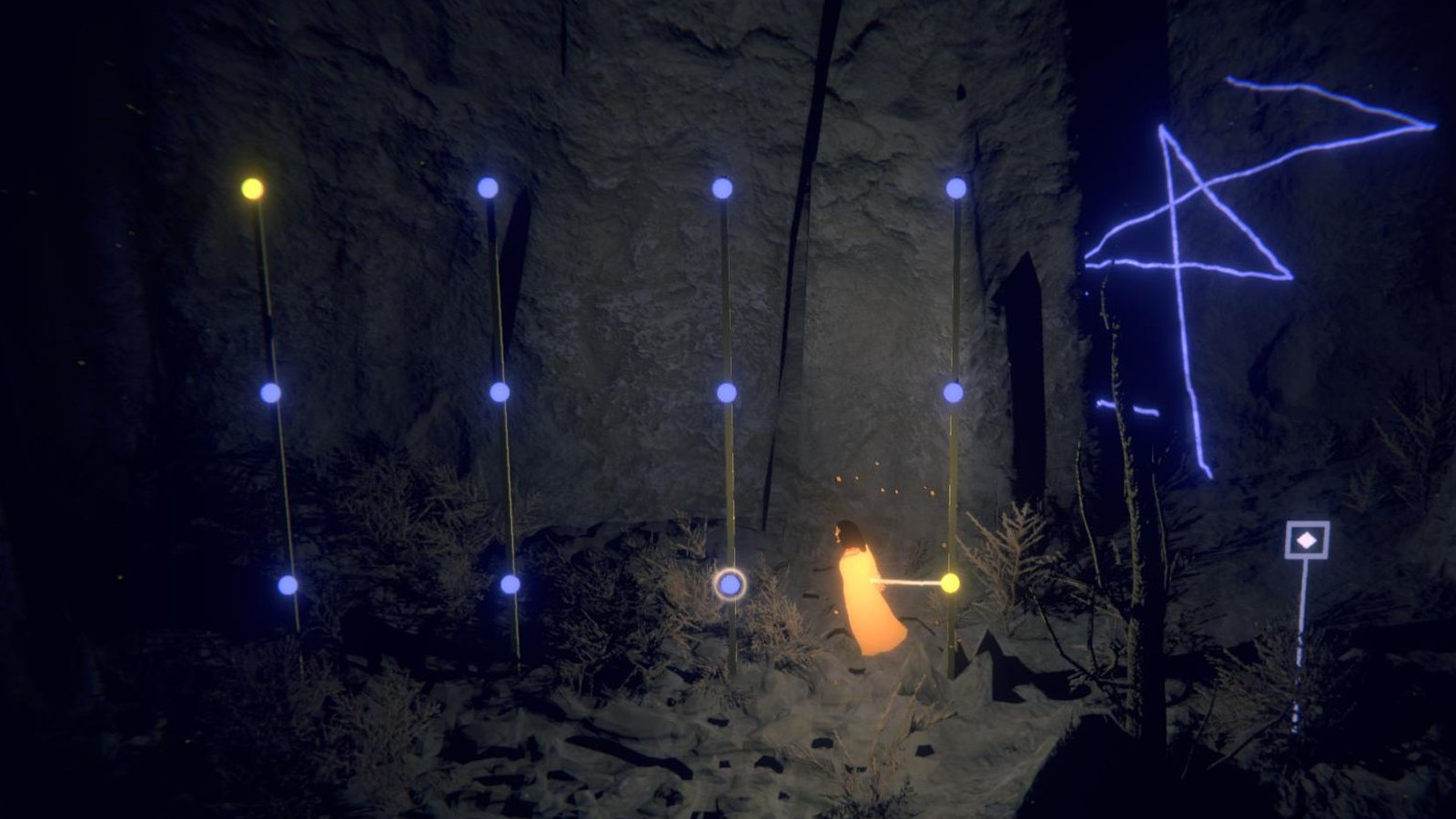Choose the yellow node with no light beam
Viewport: 1456px width, 819px height.
[x=252, y=188]
